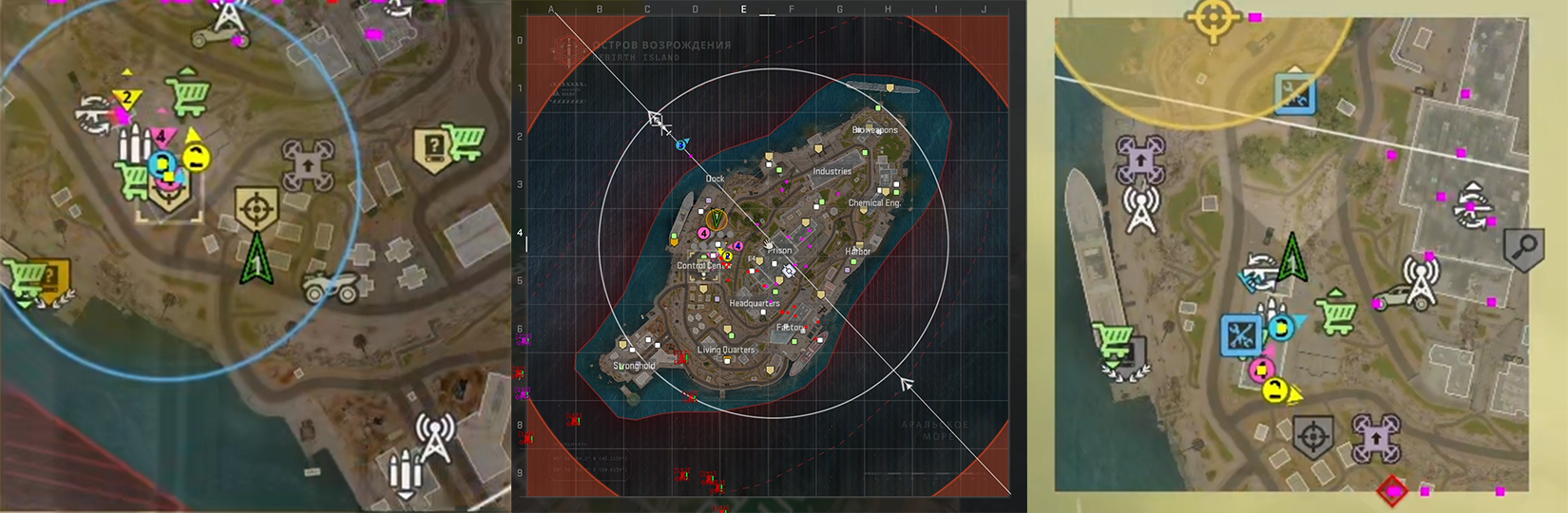Click the yellow crosshair icon in the yellow circle
This screenshot has width=1568, height=513.
pos(1212,19)
